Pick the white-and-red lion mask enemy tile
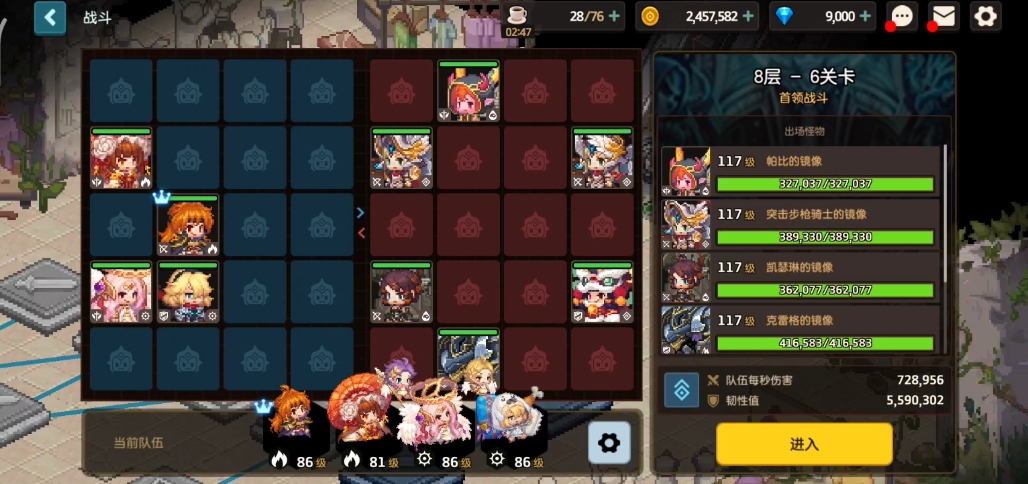Screen dimensions: 1028x484 click(603, 291)
